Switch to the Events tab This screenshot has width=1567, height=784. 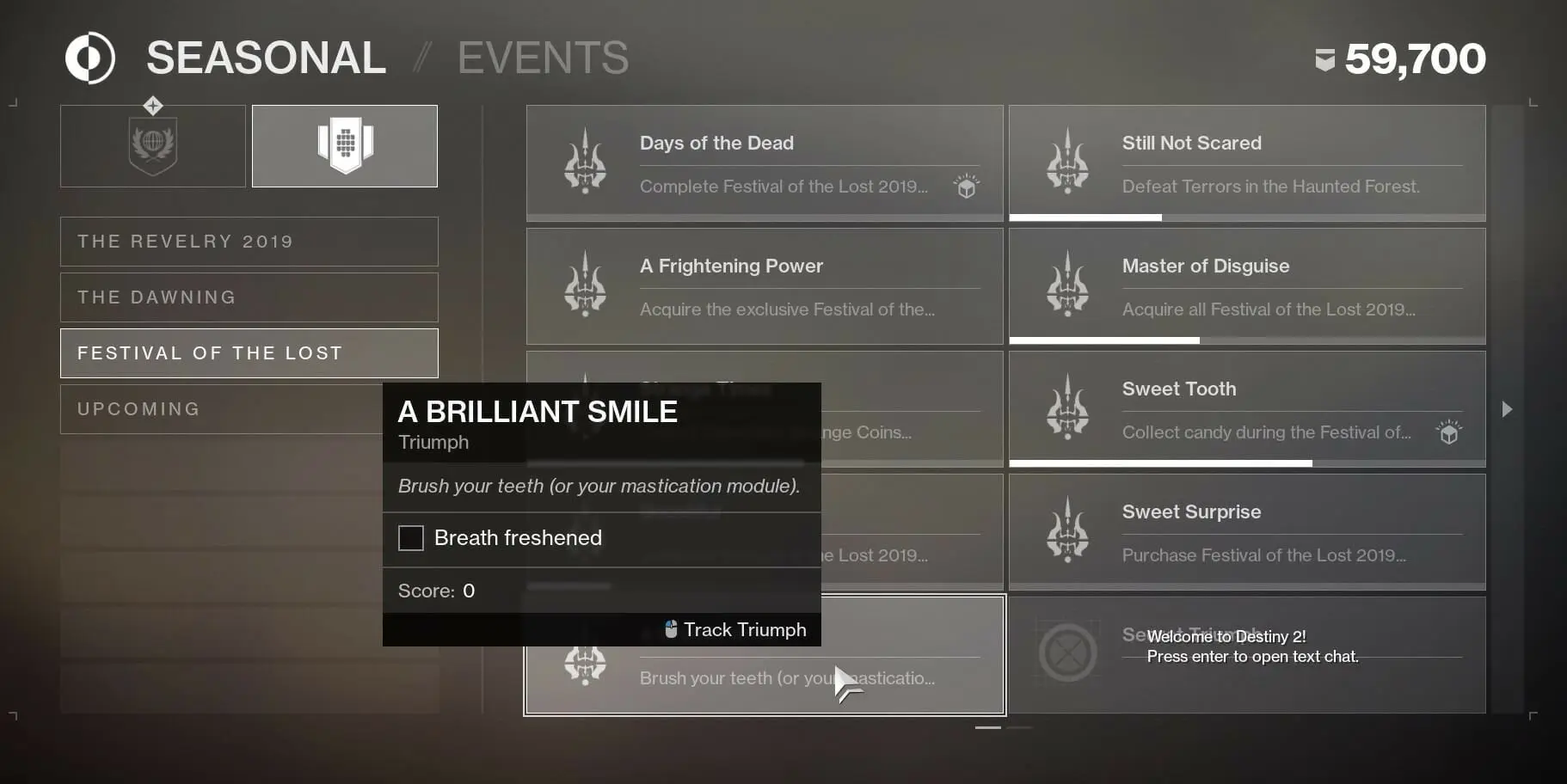[x=543, y=57]
